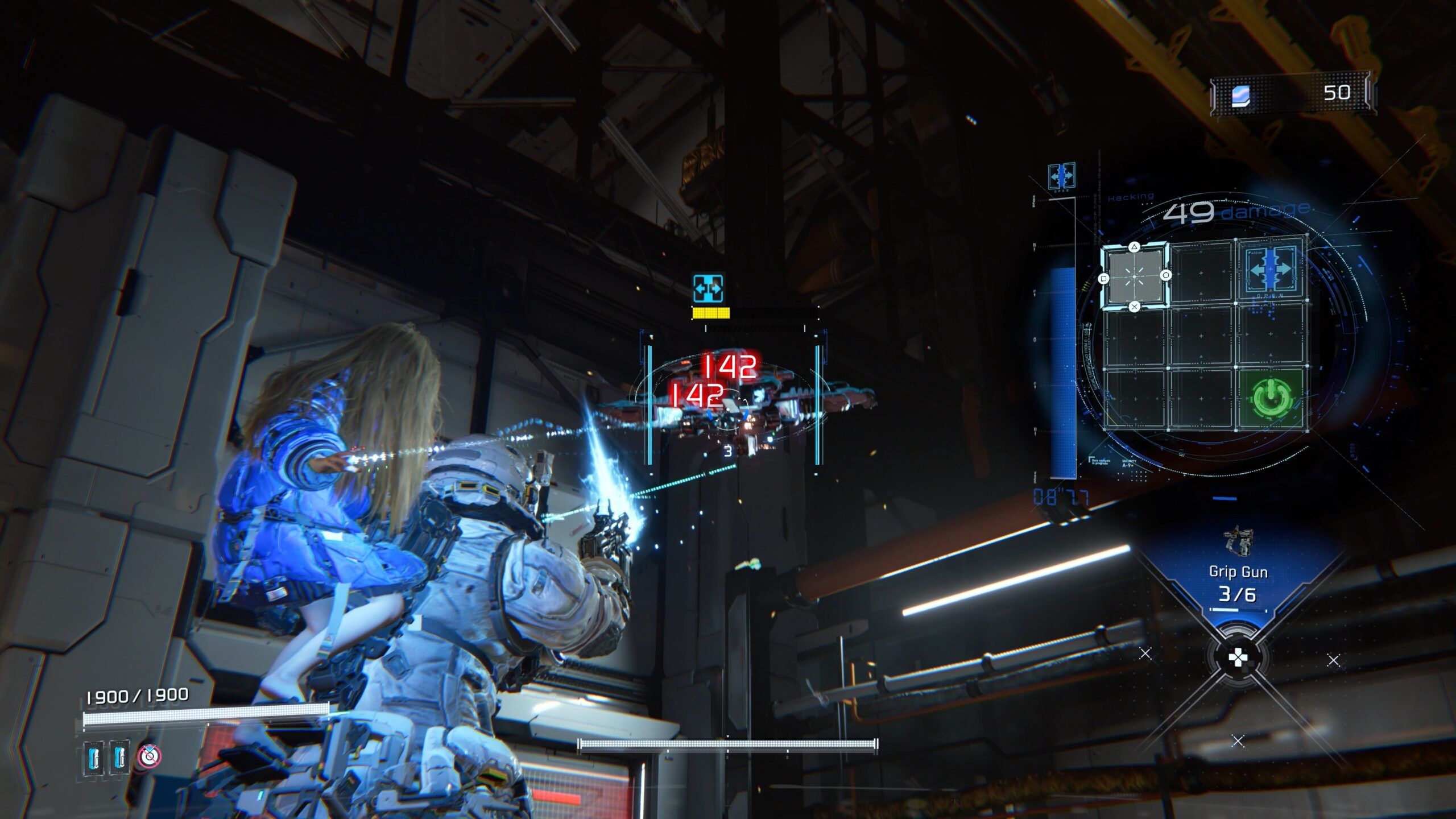Click the pink crossed-out circle status icon
Screen dimensions: 1456x819
coord(150,756)
